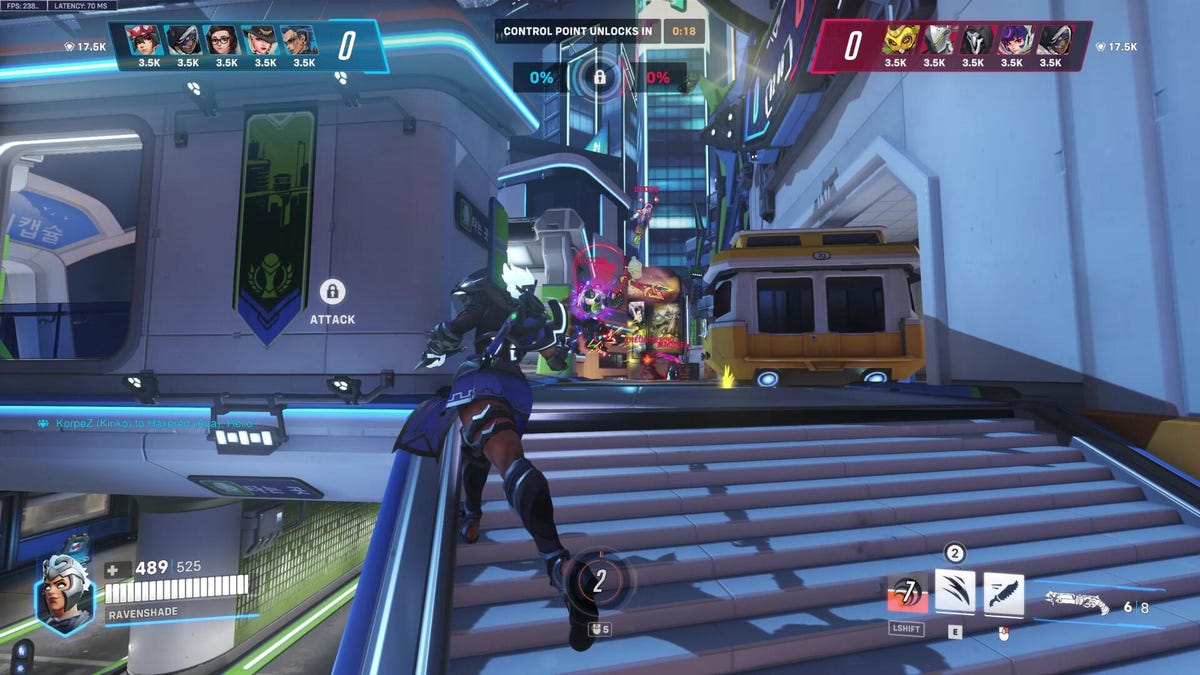Choose the skull-masked enemy portrait
1200x675 pixels.
tap(973, 40)
